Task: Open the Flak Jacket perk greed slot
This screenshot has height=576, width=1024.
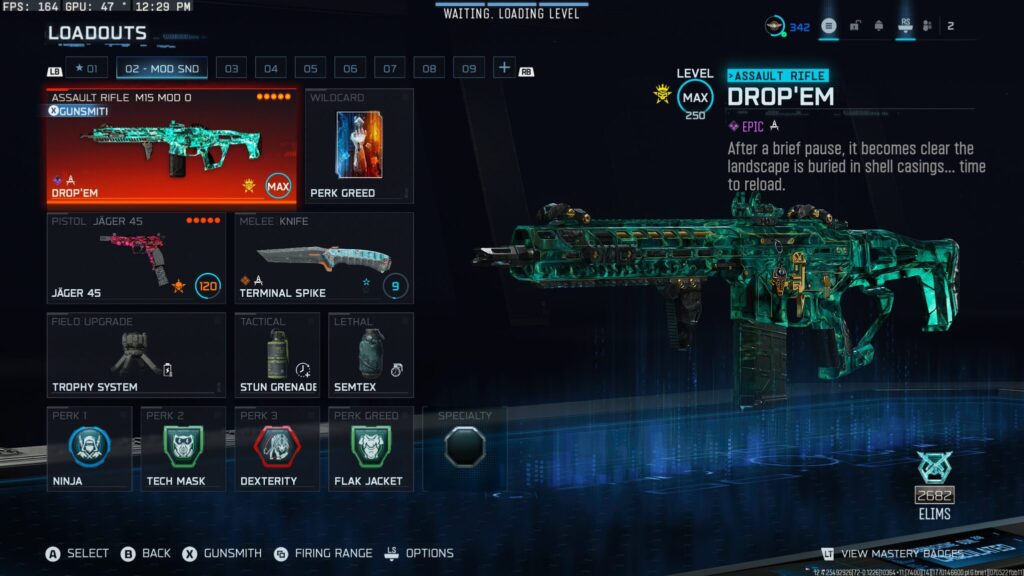Action: coord(371,448)
